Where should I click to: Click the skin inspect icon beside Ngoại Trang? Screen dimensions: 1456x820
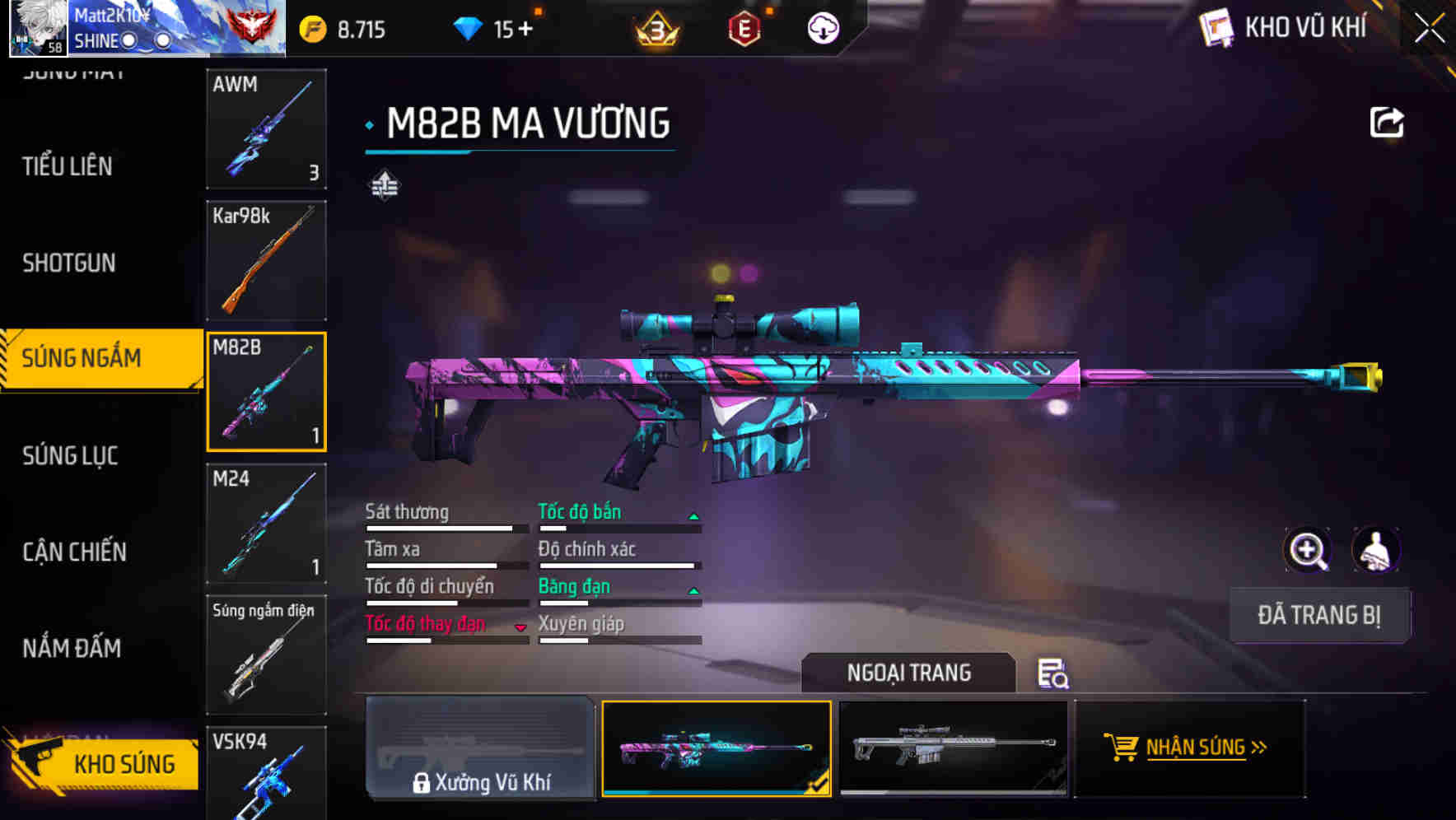[1054, 674]
